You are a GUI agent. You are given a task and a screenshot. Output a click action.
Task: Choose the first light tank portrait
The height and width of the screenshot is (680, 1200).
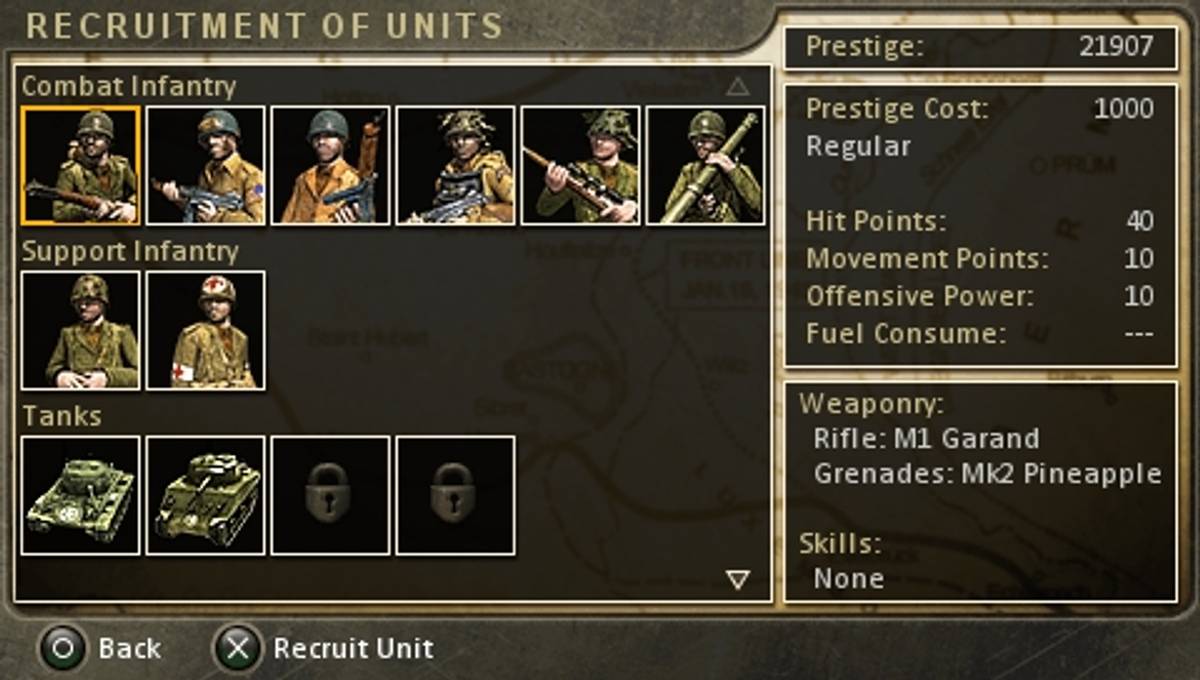[x=81, y=495]
